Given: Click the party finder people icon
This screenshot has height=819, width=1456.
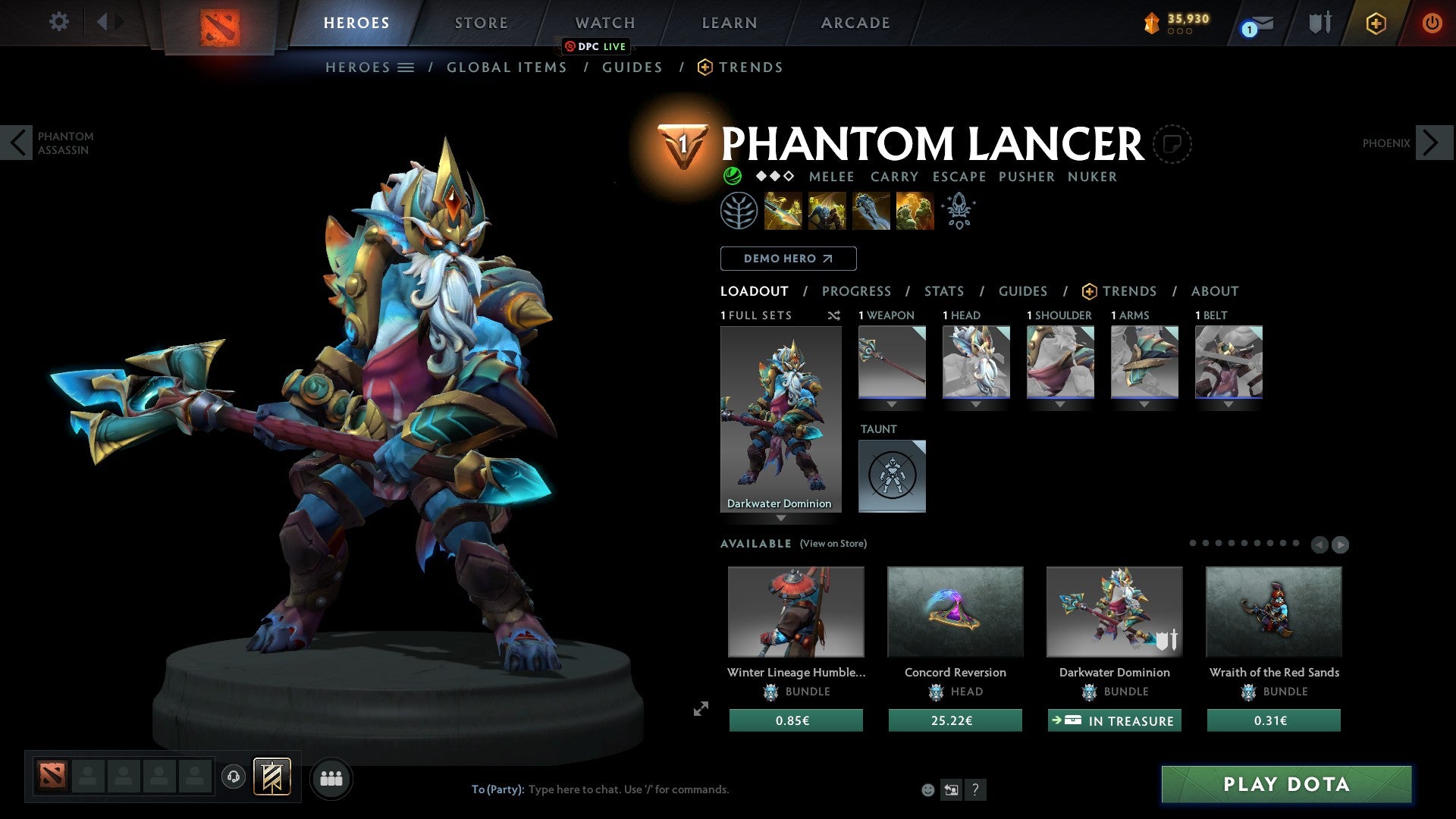Looking at the screenshot, I should [x=331, y=778].
